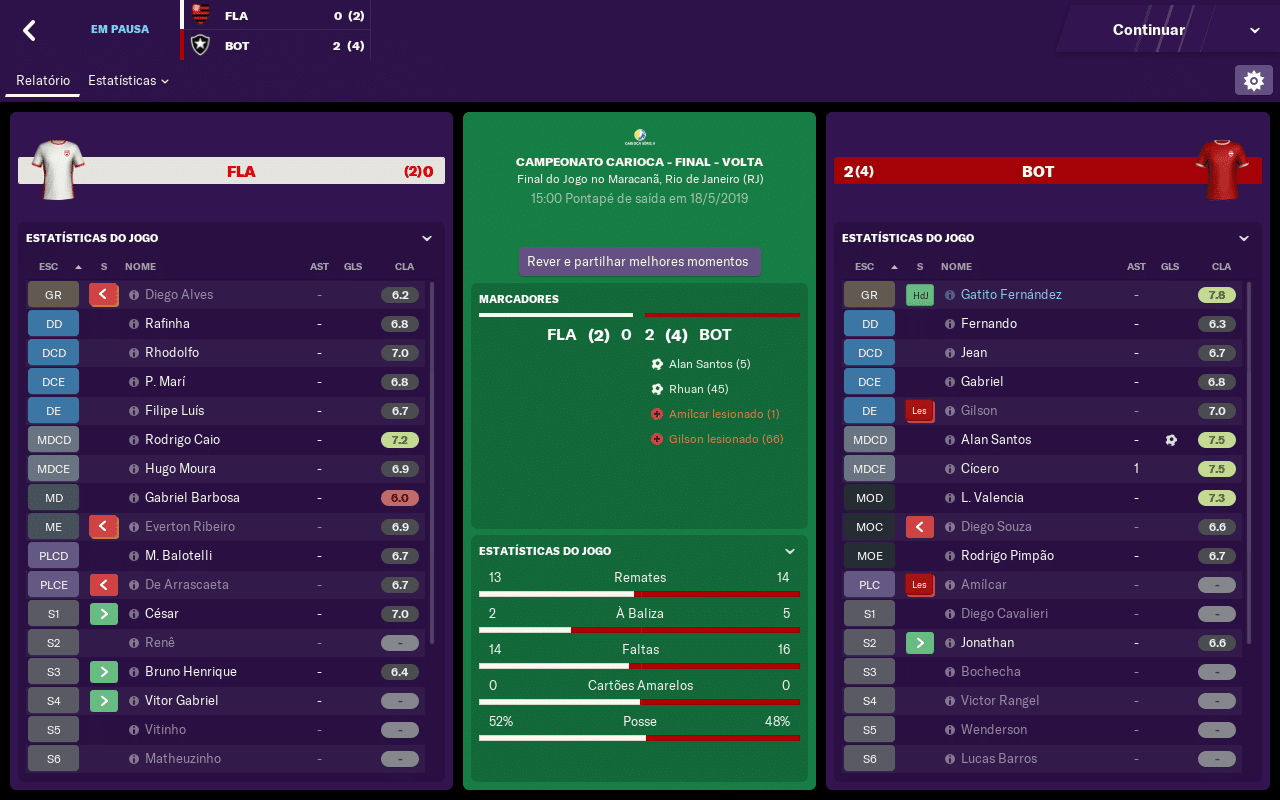Open the Continuar dropdown arrow

(1255, 31)
